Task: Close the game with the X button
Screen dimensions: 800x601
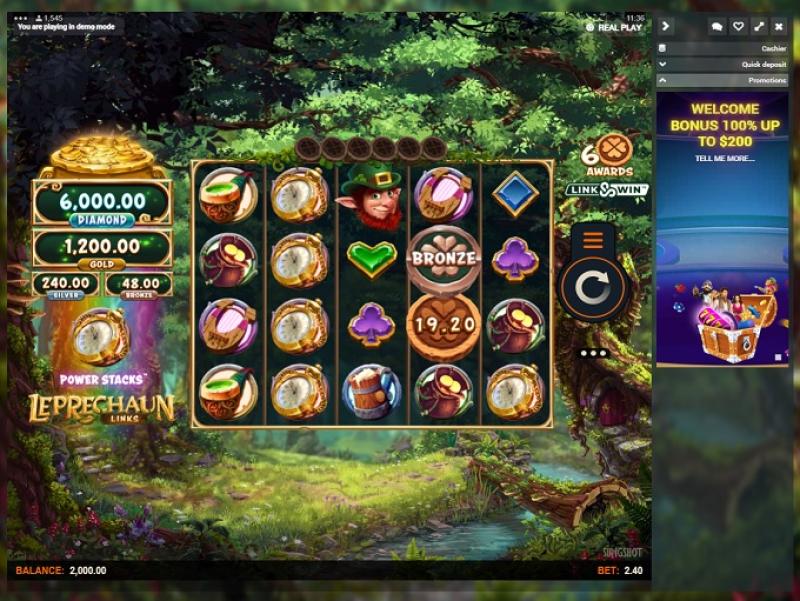Action: click(779, 27)
